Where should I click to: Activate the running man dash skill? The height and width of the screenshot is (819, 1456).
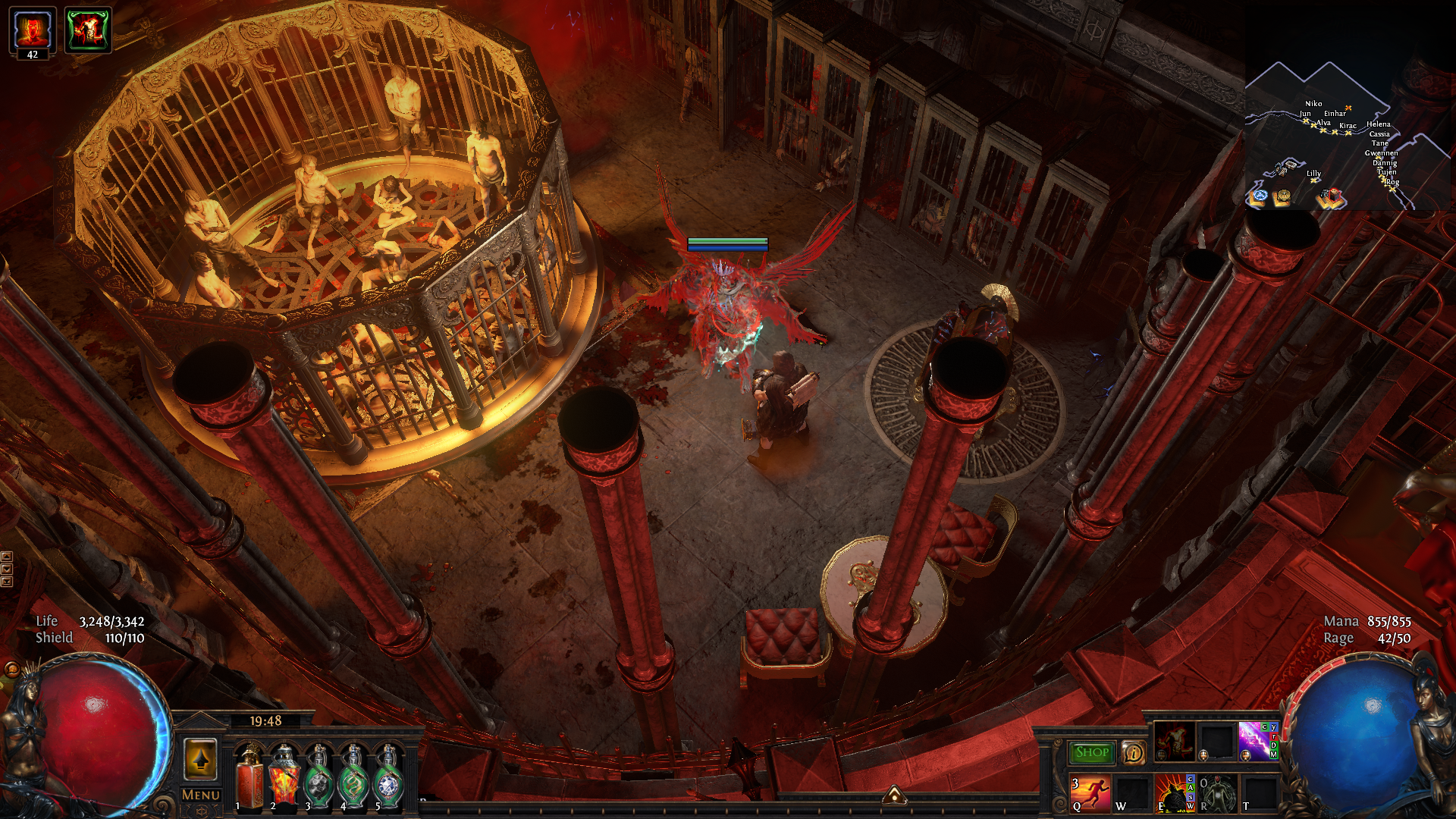click(1090, 793)
